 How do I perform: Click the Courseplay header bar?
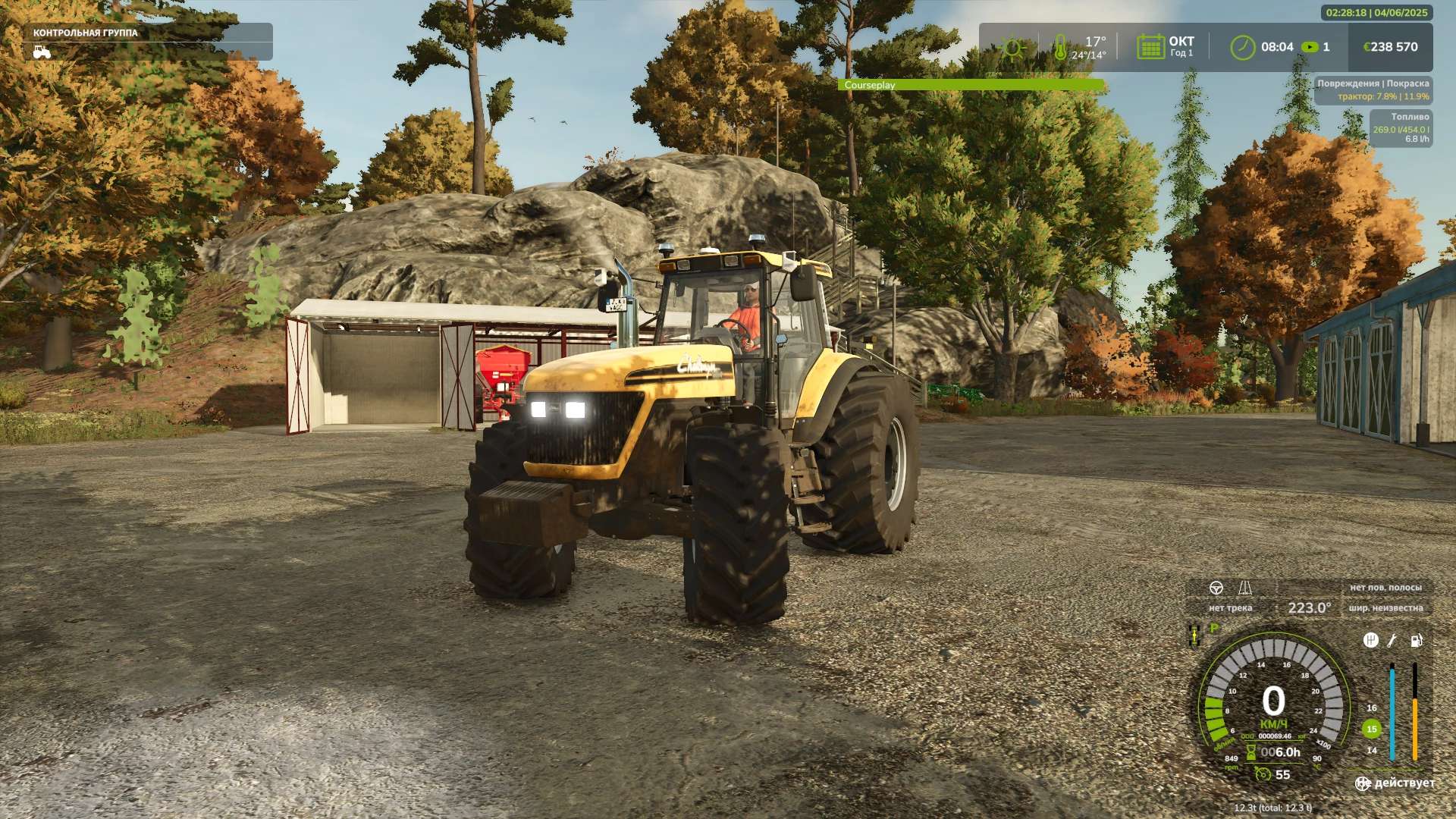coord(971,85)
